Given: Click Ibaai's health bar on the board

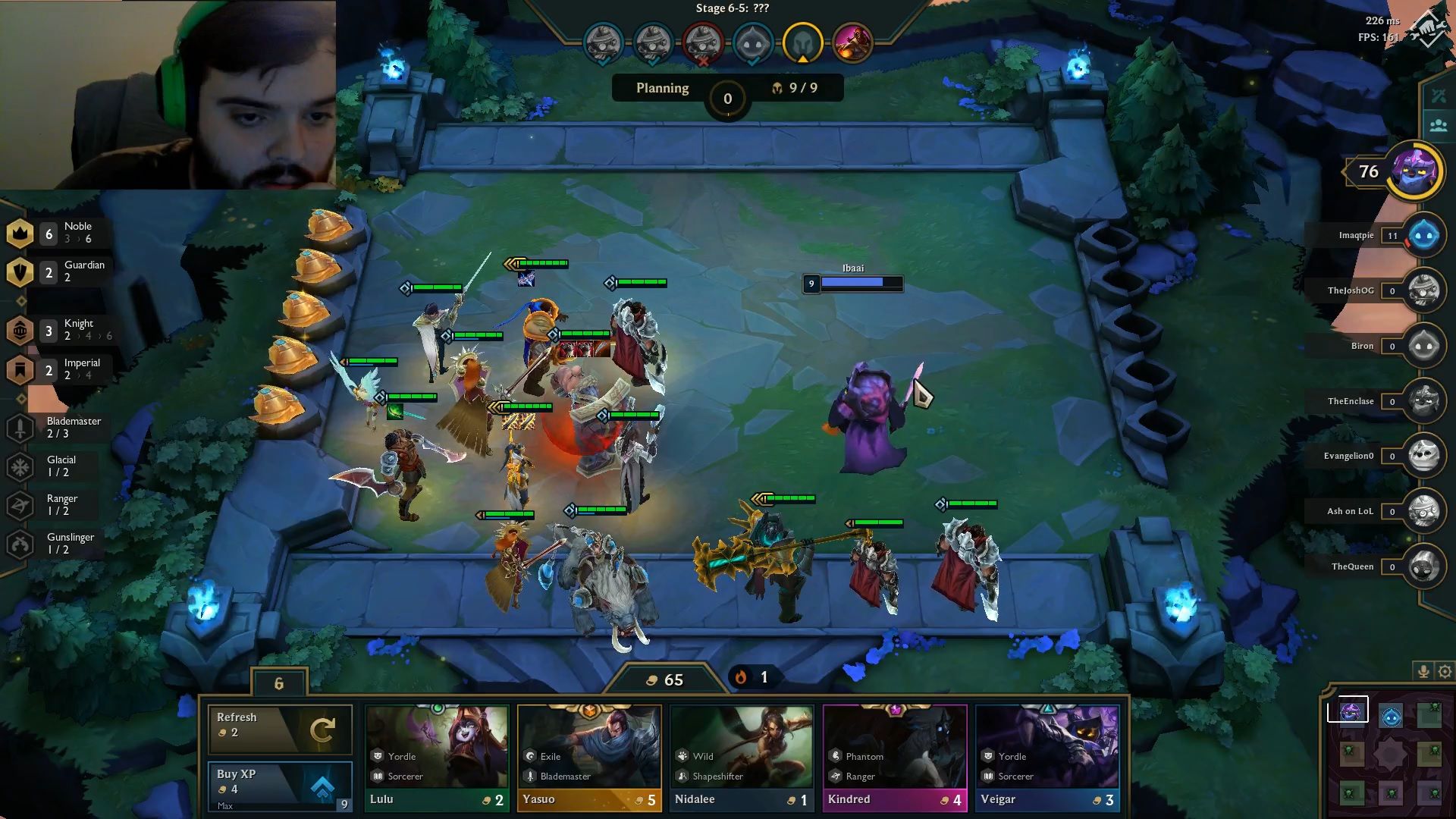Looking at the screenshot, I should coord(853,284).
